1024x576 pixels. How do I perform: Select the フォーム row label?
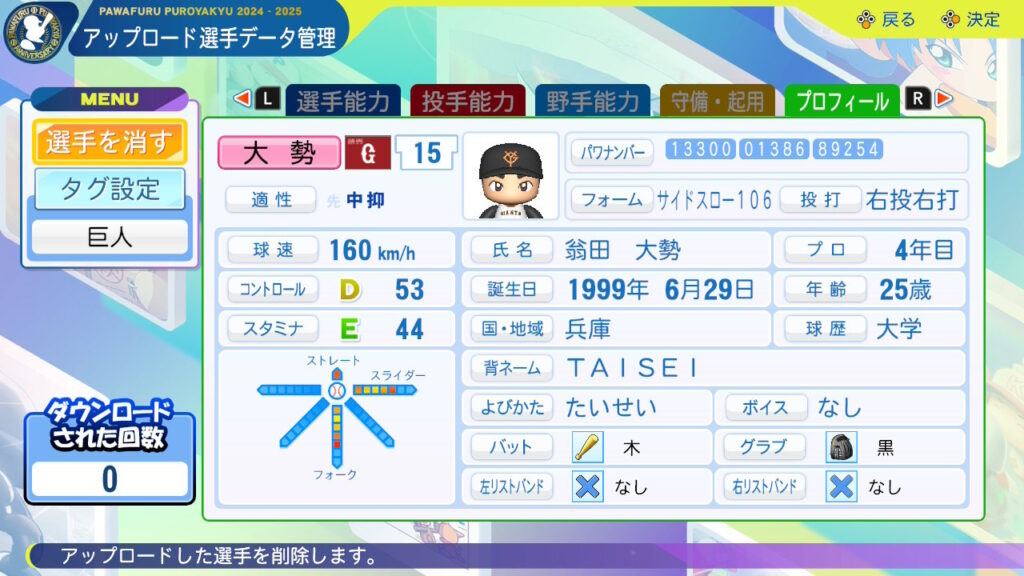612,199
